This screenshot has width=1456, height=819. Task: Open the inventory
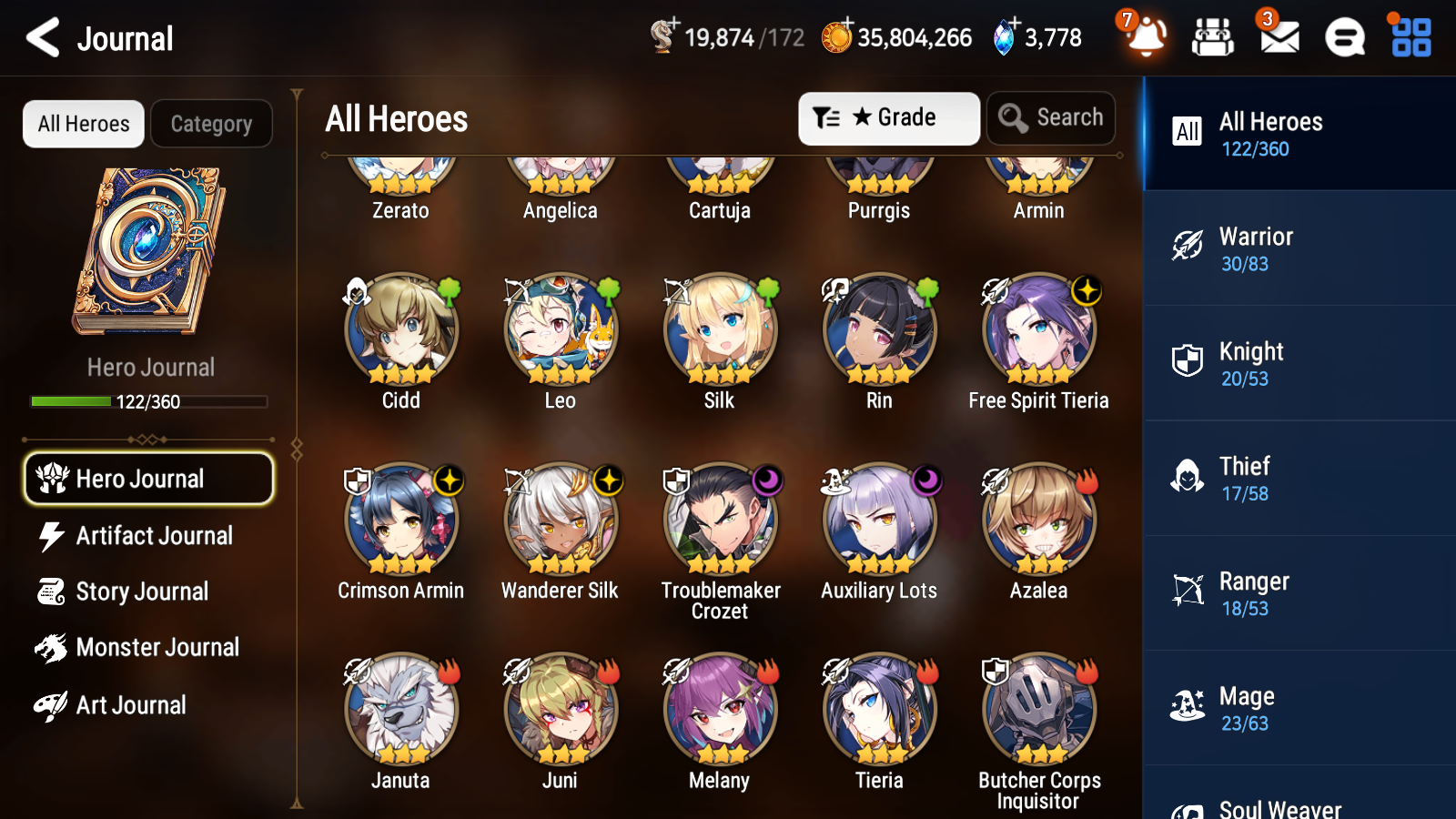(1213, 37)
